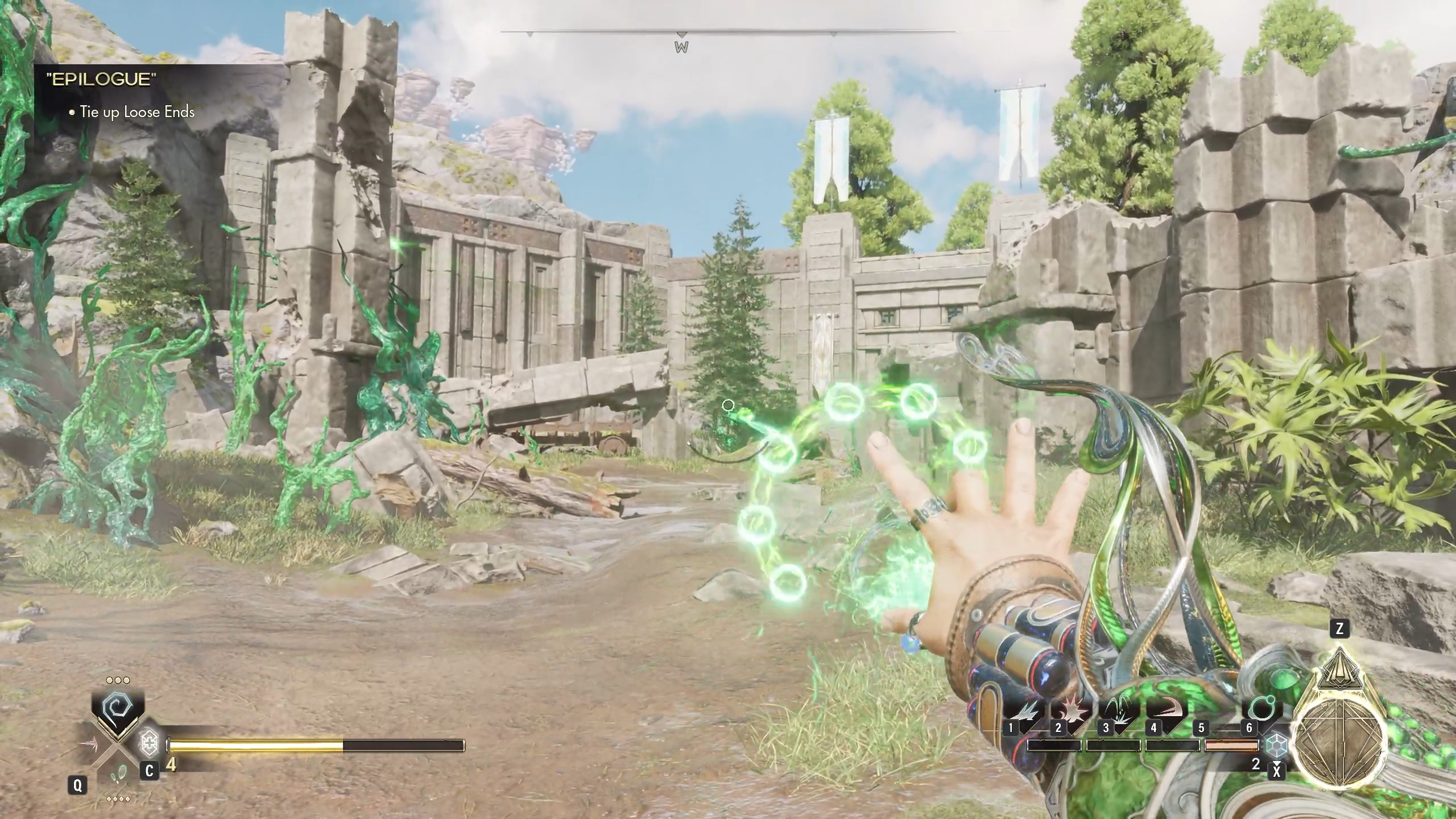Click the large golden circular sigil
1456x819 pixels.
[x=1339, y=744]
